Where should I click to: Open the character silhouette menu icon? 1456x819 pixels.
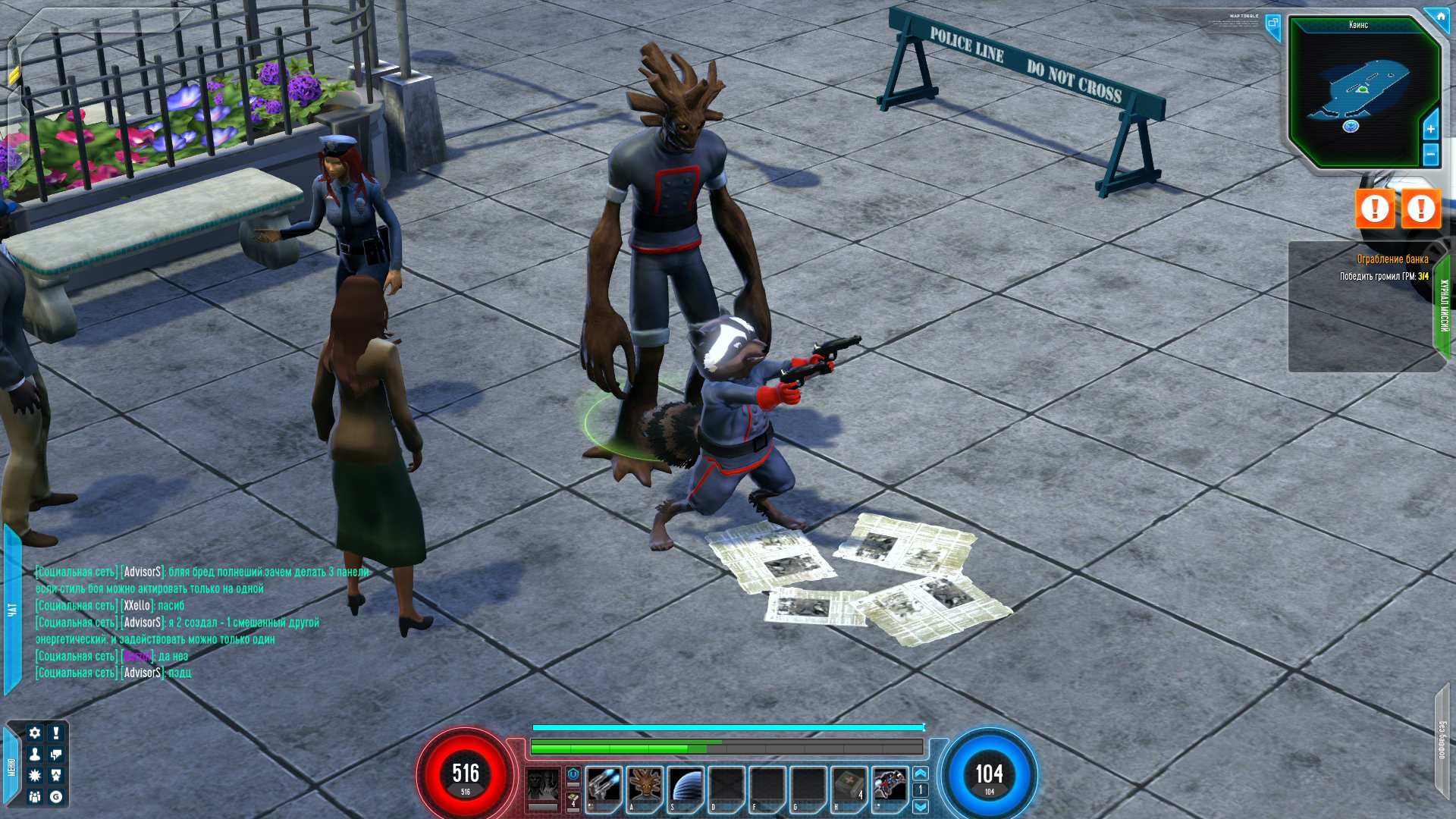[x=35, y=754]
